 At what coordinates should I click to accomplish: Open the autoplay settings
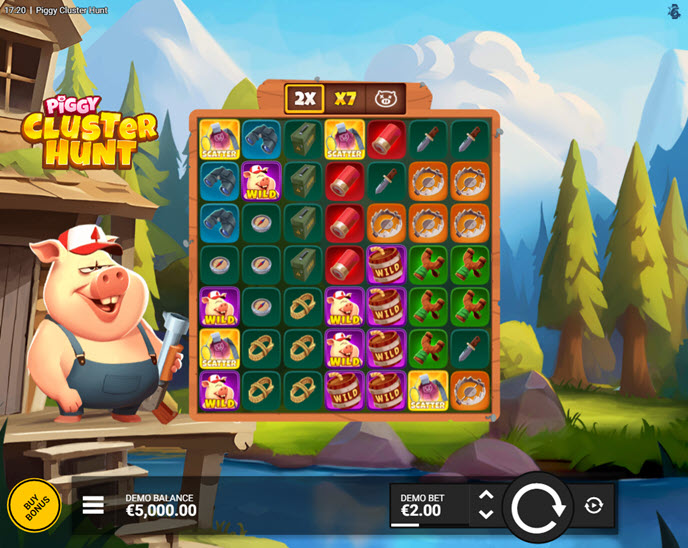(594, 506)
